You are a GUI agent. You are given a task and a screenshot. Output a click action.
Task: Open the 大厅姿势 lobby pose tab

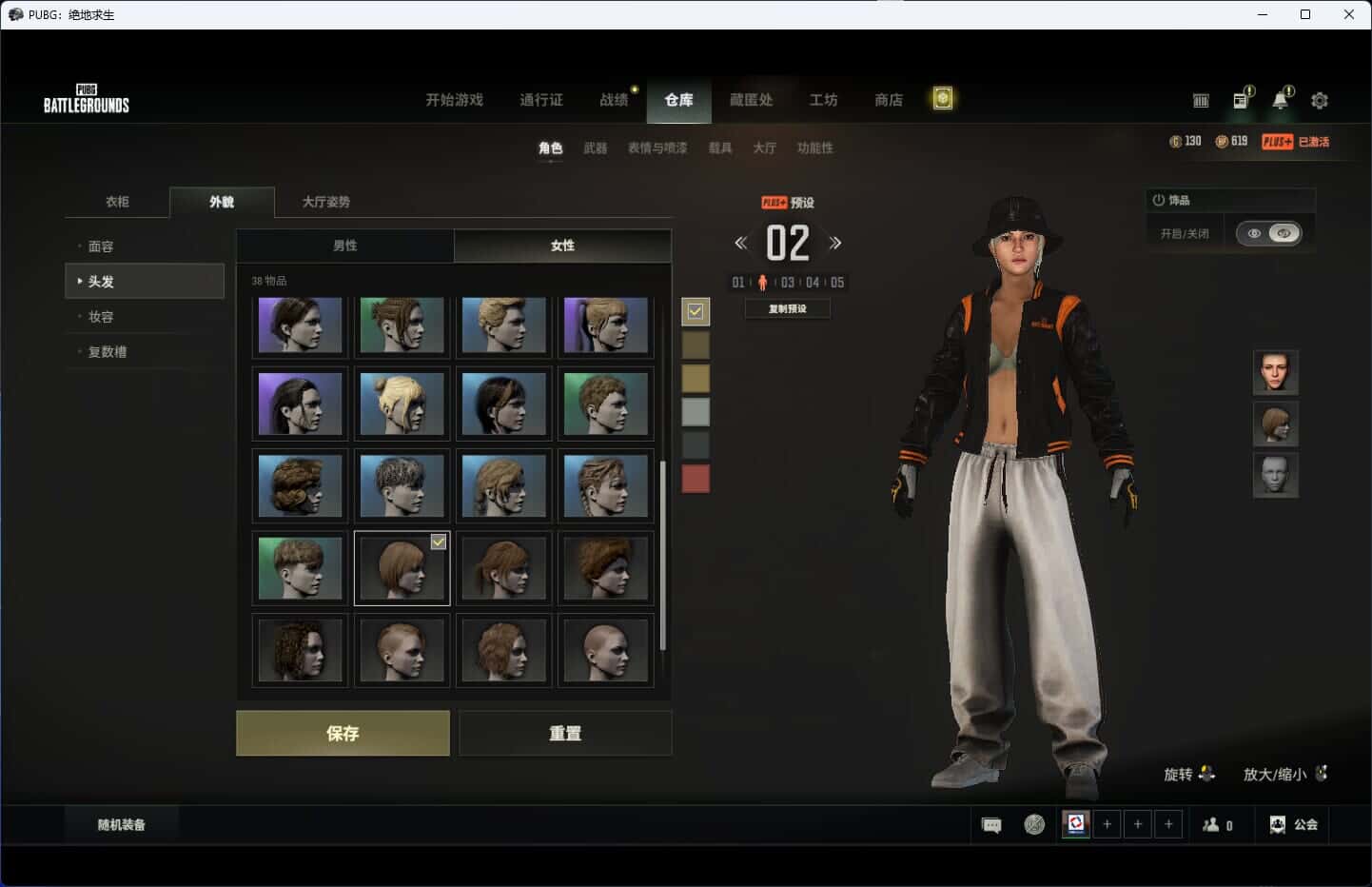[326, 202]
